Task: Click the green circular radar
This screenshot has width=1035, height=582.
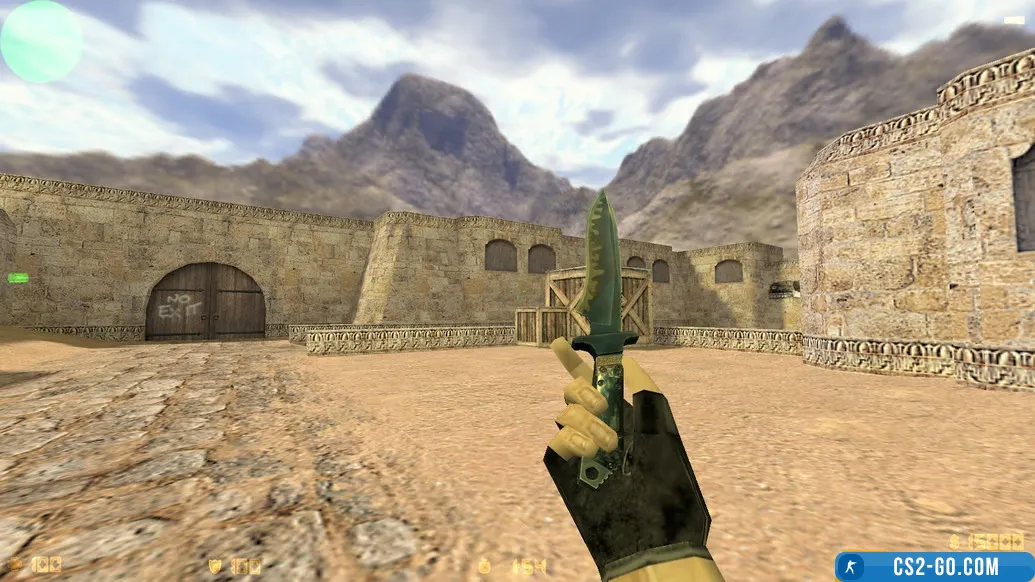Action: (x=41, y=41)
